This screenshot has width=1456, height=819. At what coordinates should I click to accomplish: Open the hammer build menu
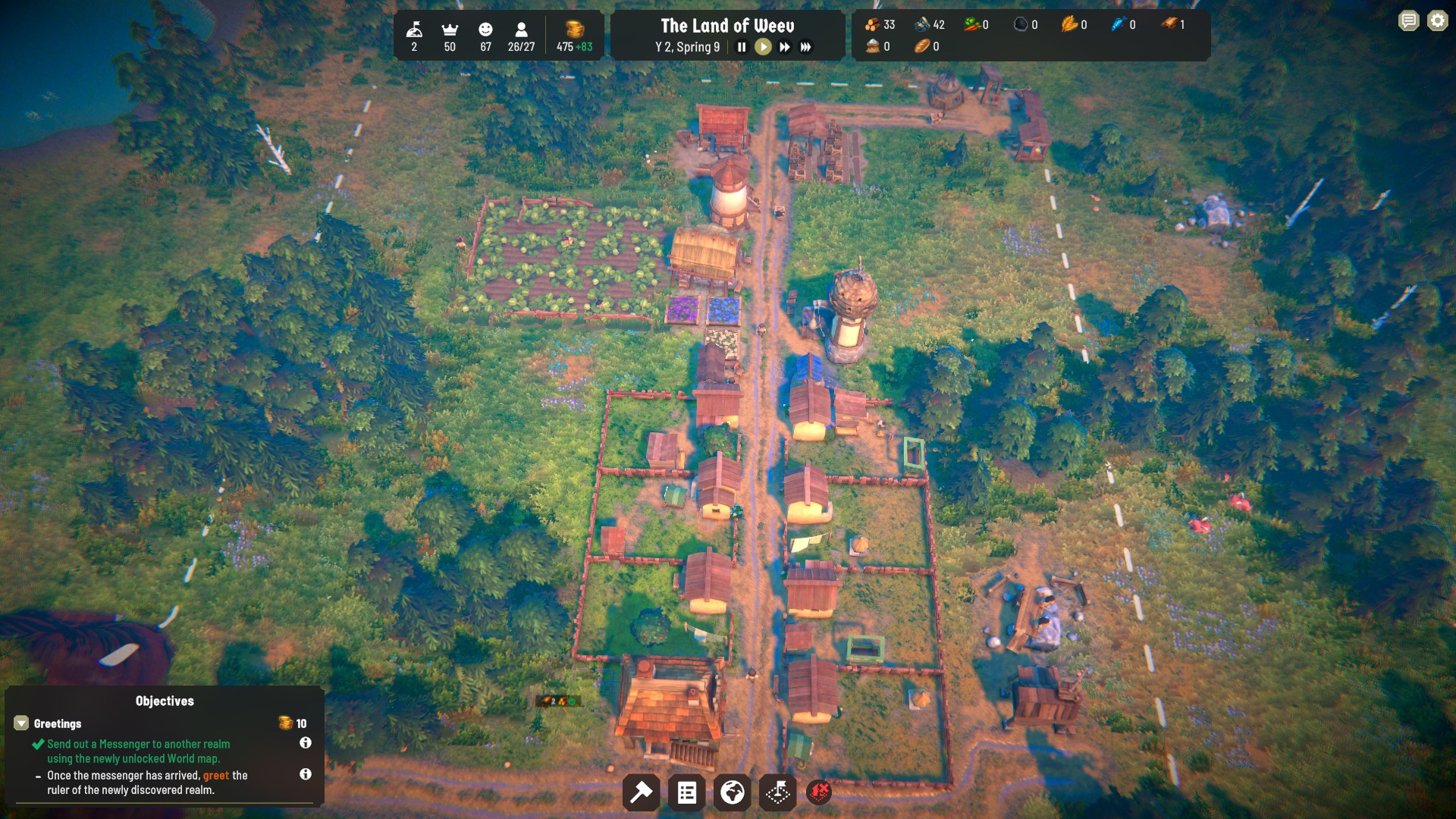(641, 793)
